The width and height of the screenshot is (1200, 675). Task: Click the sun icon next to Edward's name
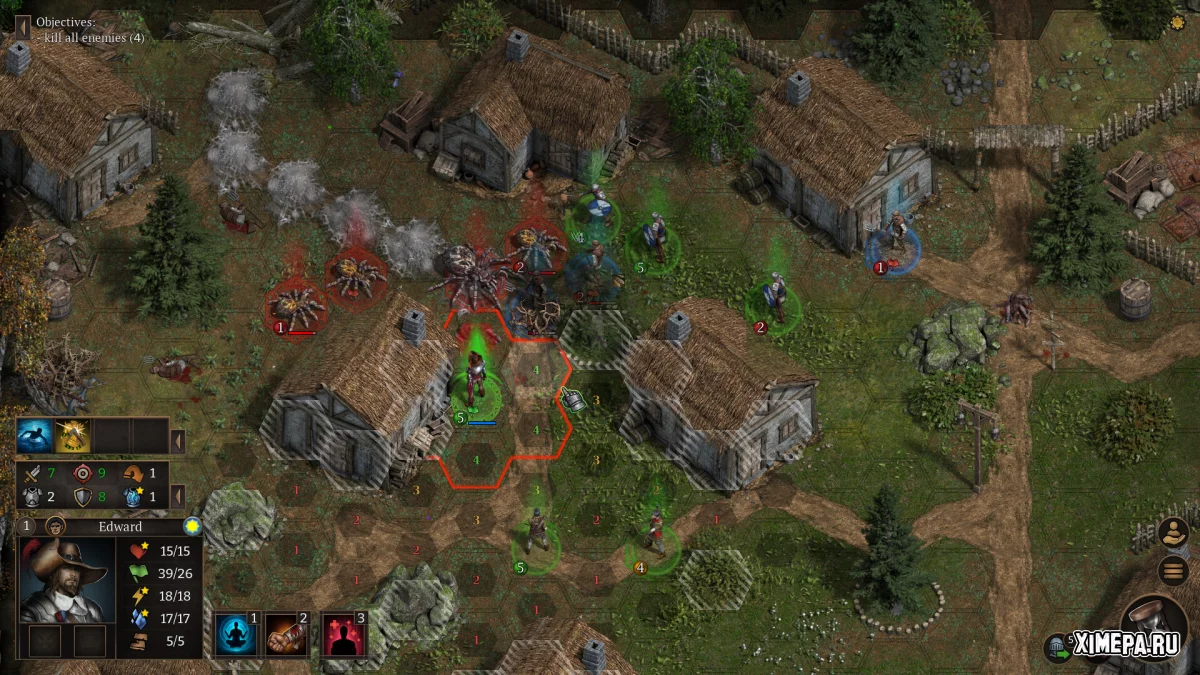point(191,526)
